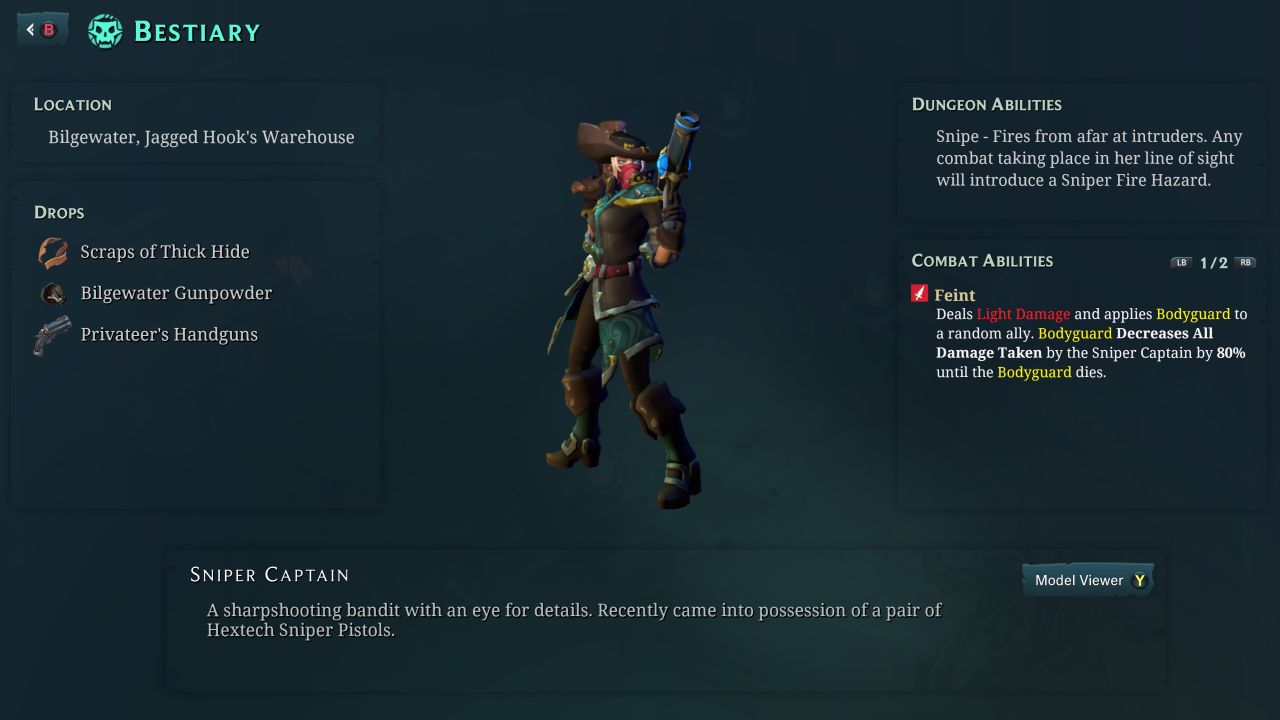Select the Scraps of Thick Hide drop

(164, 252)
